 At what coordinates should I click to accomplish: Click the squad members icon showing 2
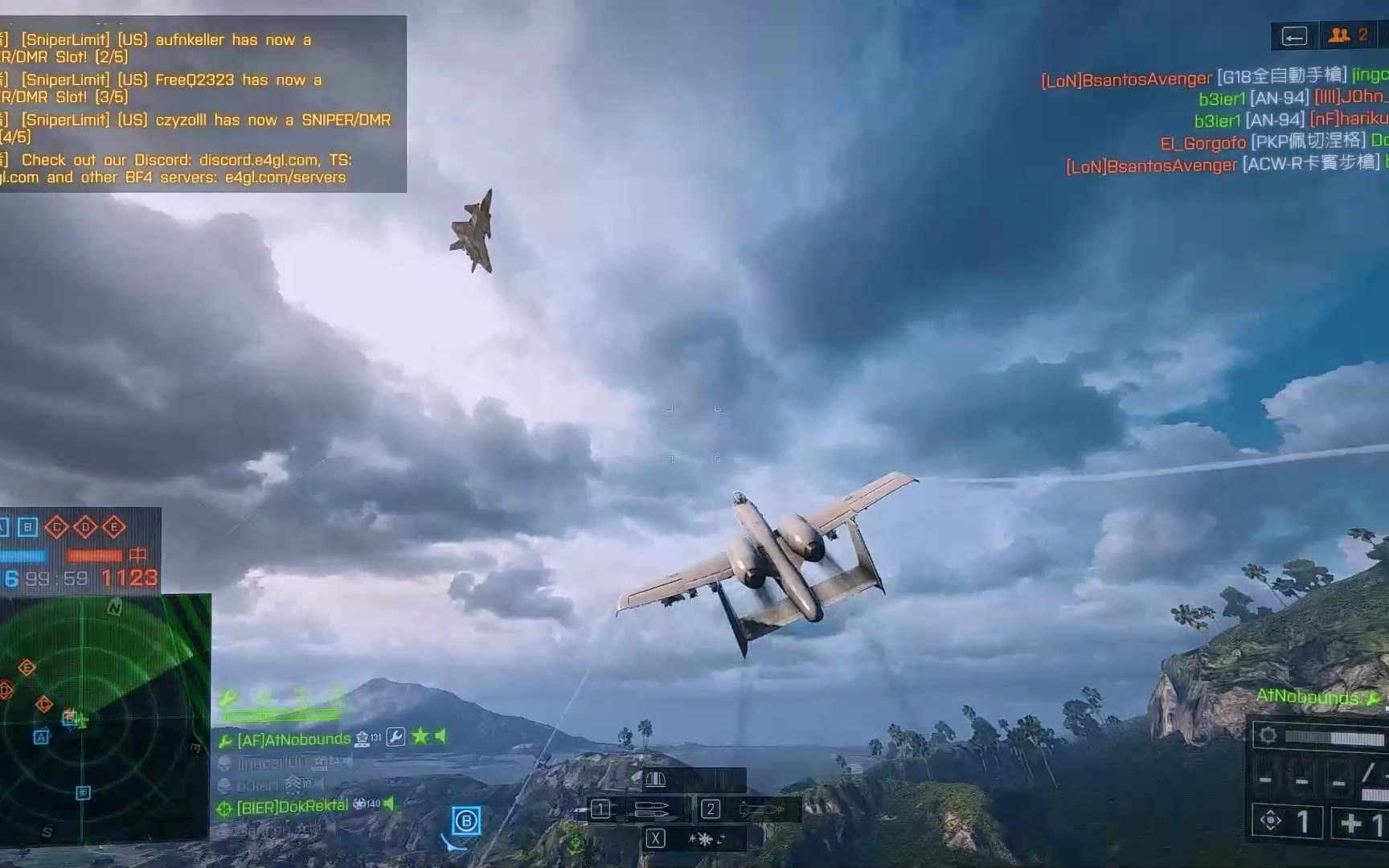[1347, 35]
